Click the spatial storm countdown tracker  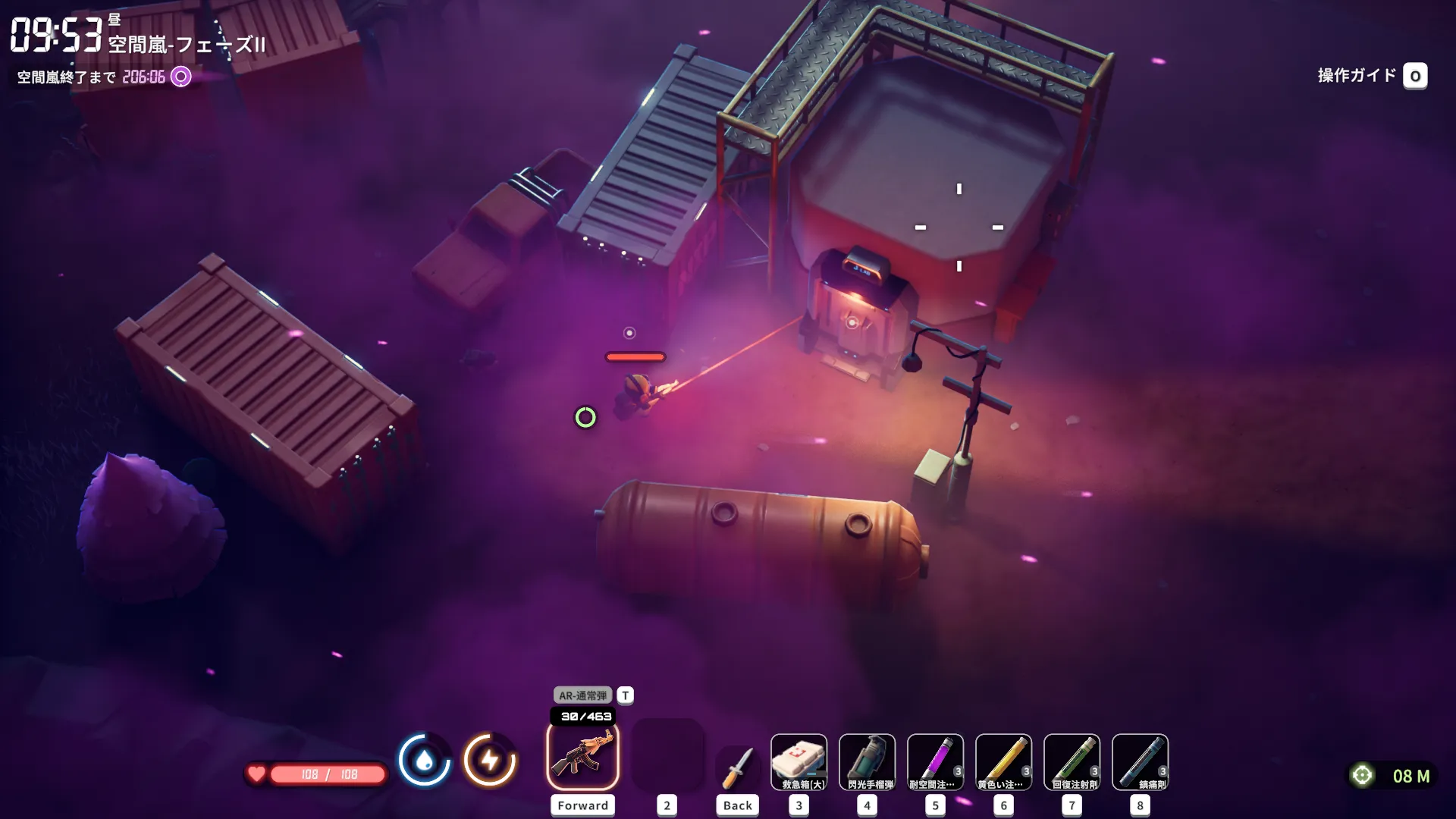[x=104, y=77]
